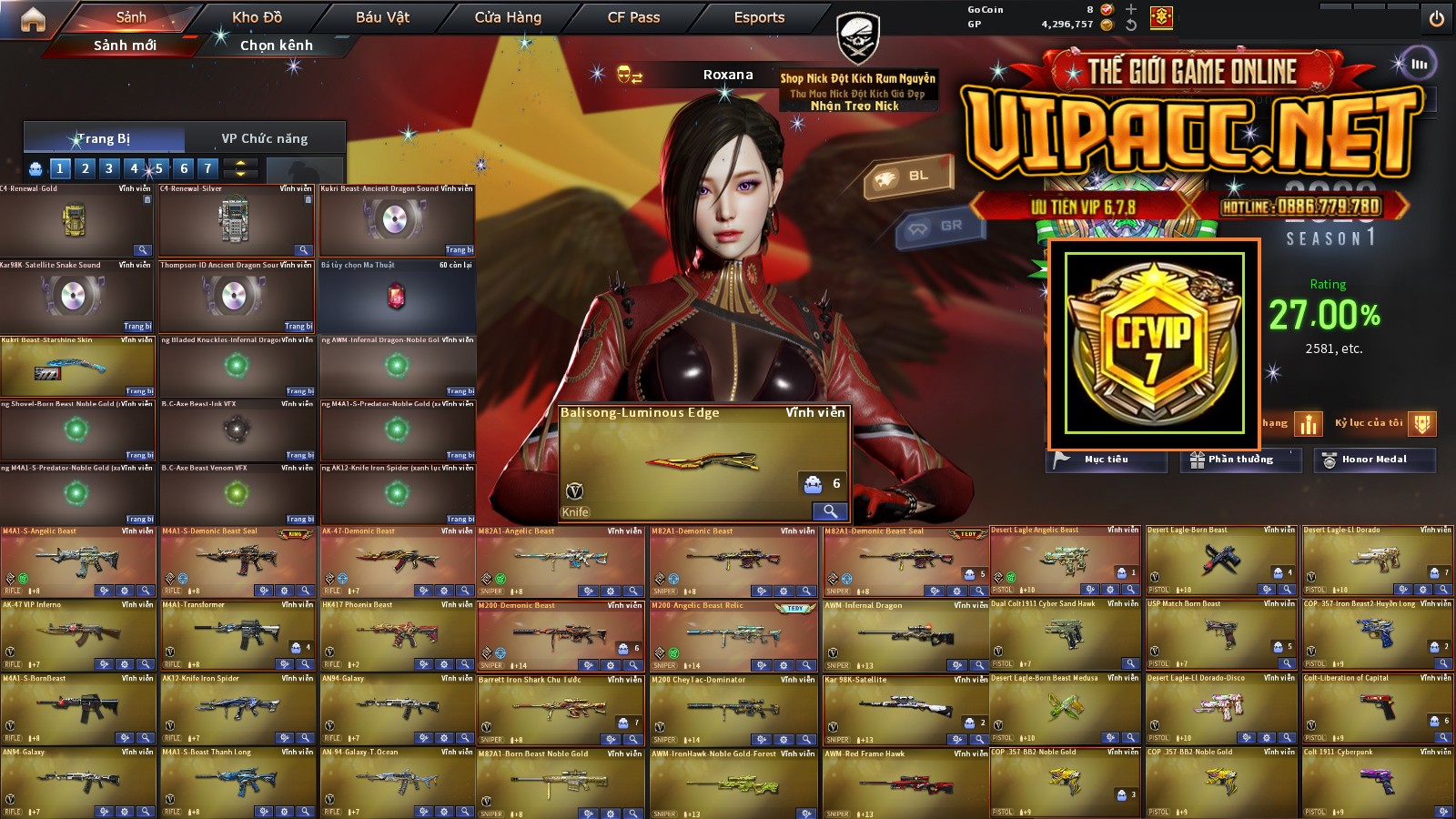The width and height of the screenshot is (1456, 819).
Task: Select the GR team button
Action: pos(940,227)
